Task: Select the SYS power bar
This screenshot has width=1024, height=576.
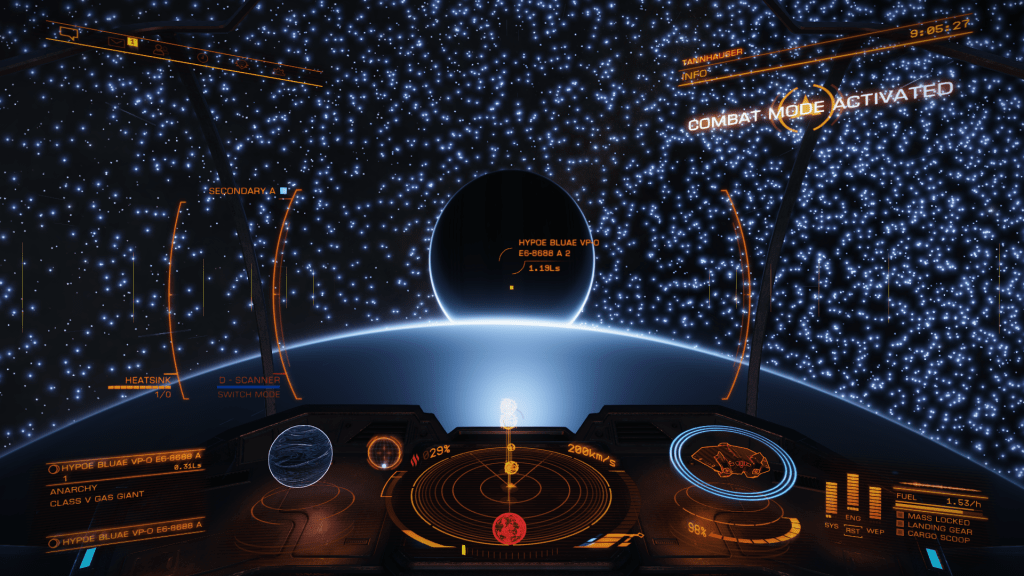Action: [x=831, y=497]
